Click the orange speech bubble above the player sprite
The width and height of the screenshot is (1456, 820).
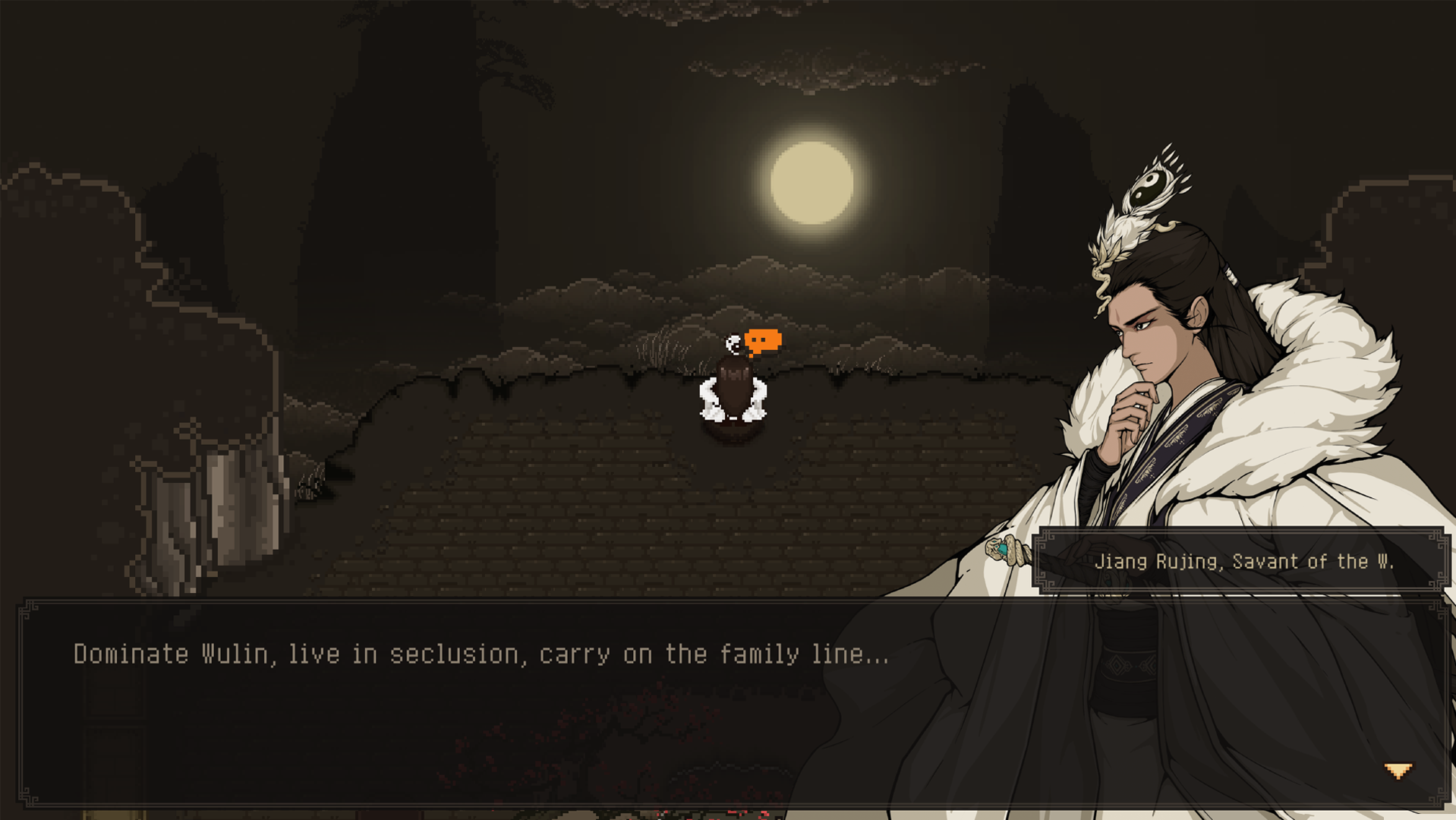(x=761, y=340)
